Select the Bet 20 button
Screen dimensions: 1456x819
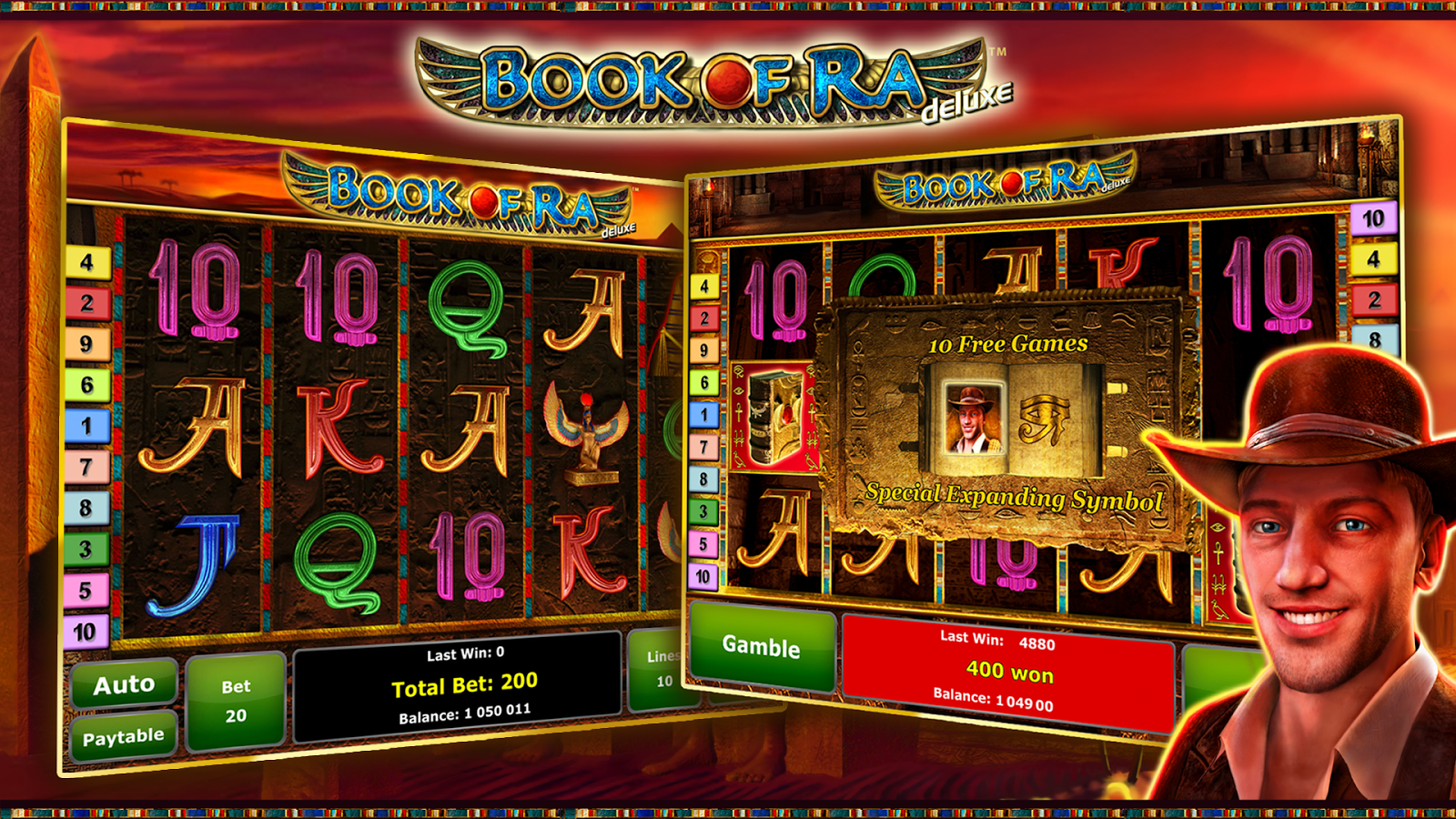coord(236,702)
